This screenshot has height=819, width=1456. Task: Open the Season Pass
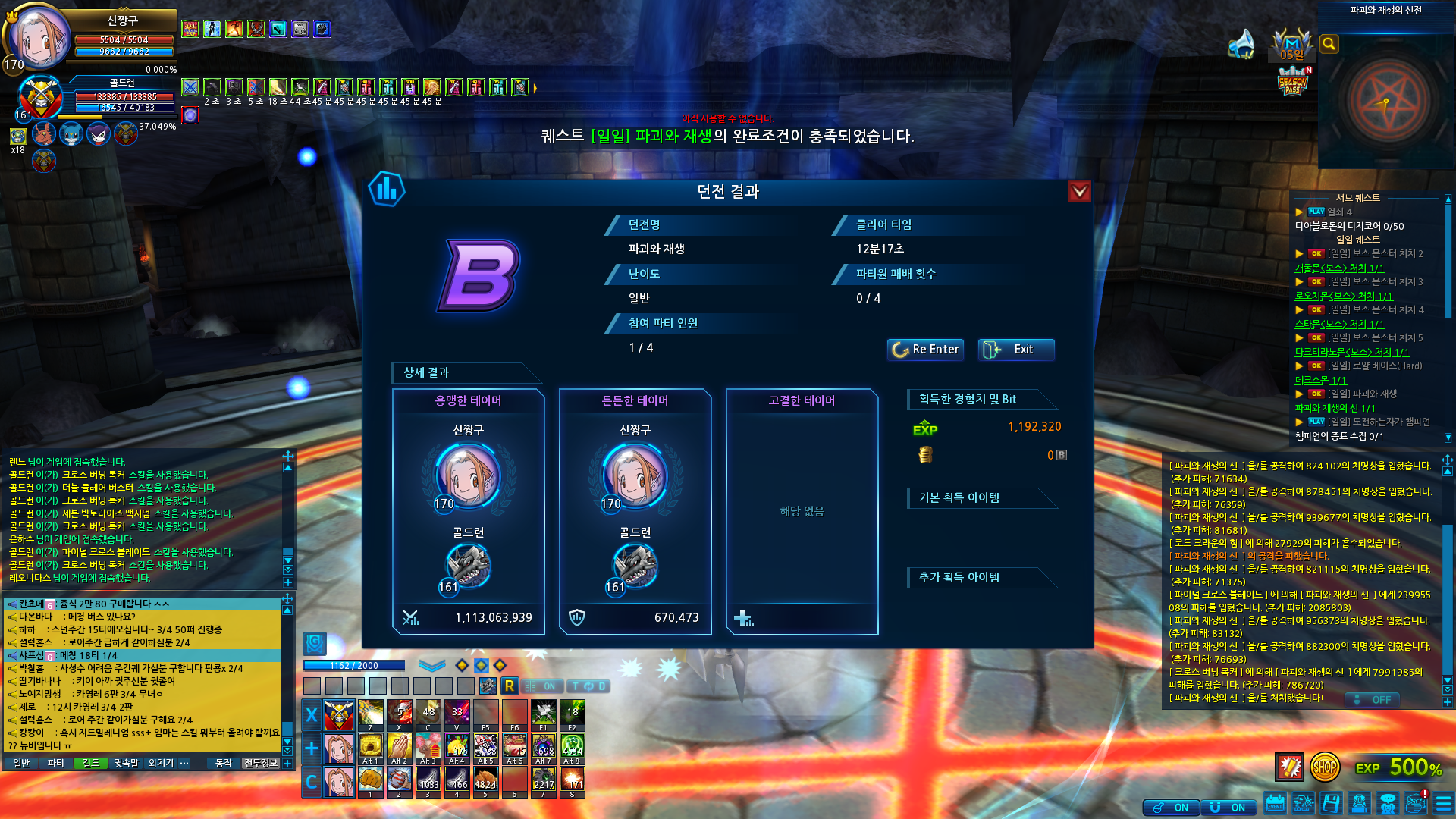(1292, 82)
